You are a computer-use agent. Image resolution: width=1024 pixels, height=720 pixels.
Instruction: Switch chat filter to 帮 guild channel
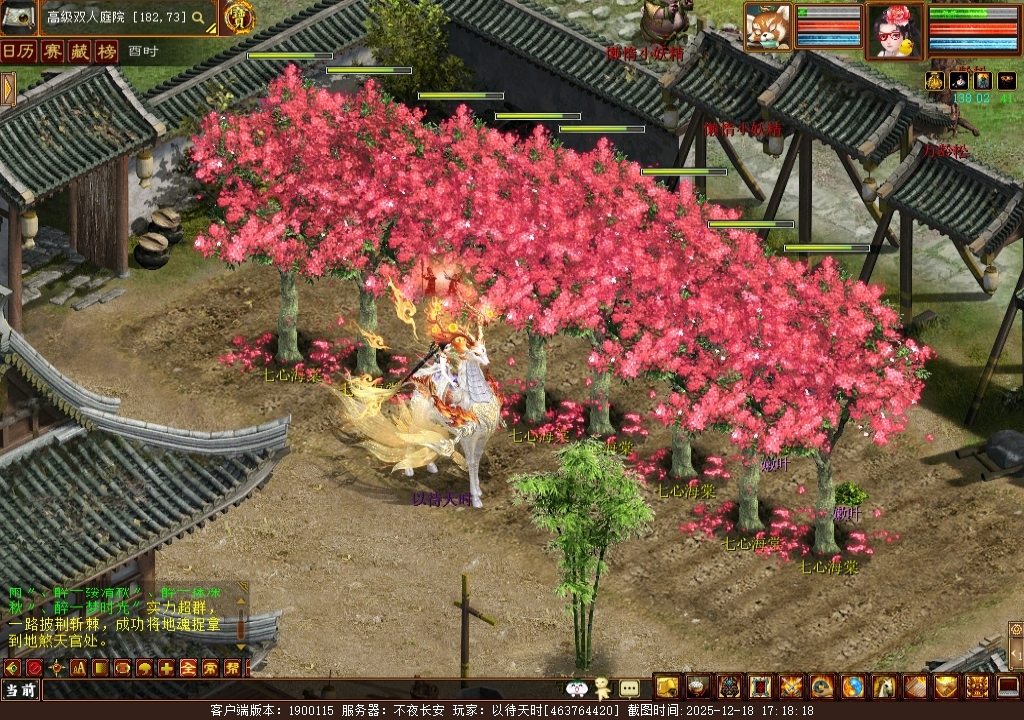[231, 668]
